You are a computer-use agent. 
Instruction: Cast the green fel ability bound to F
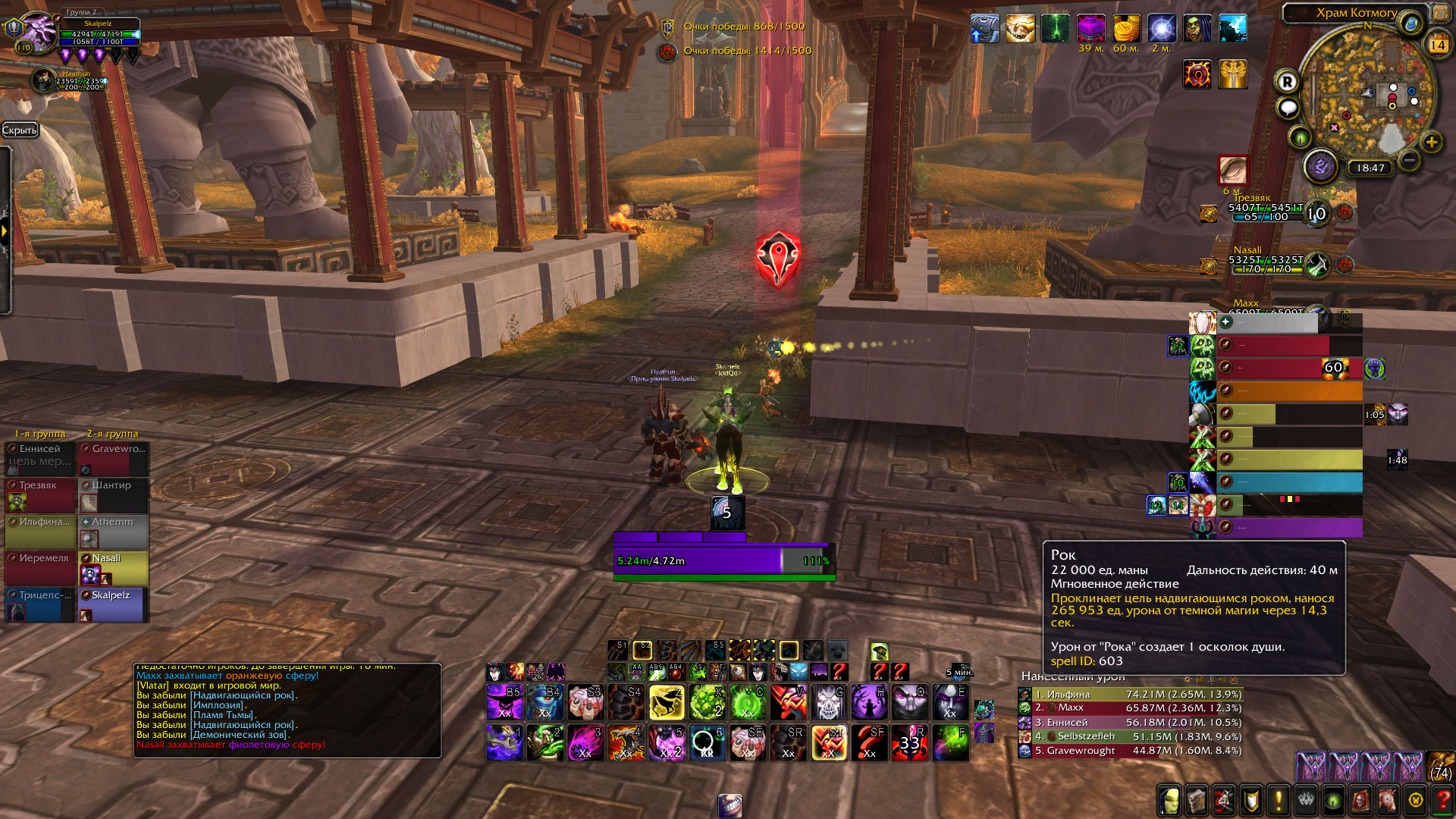coord(950,742)
